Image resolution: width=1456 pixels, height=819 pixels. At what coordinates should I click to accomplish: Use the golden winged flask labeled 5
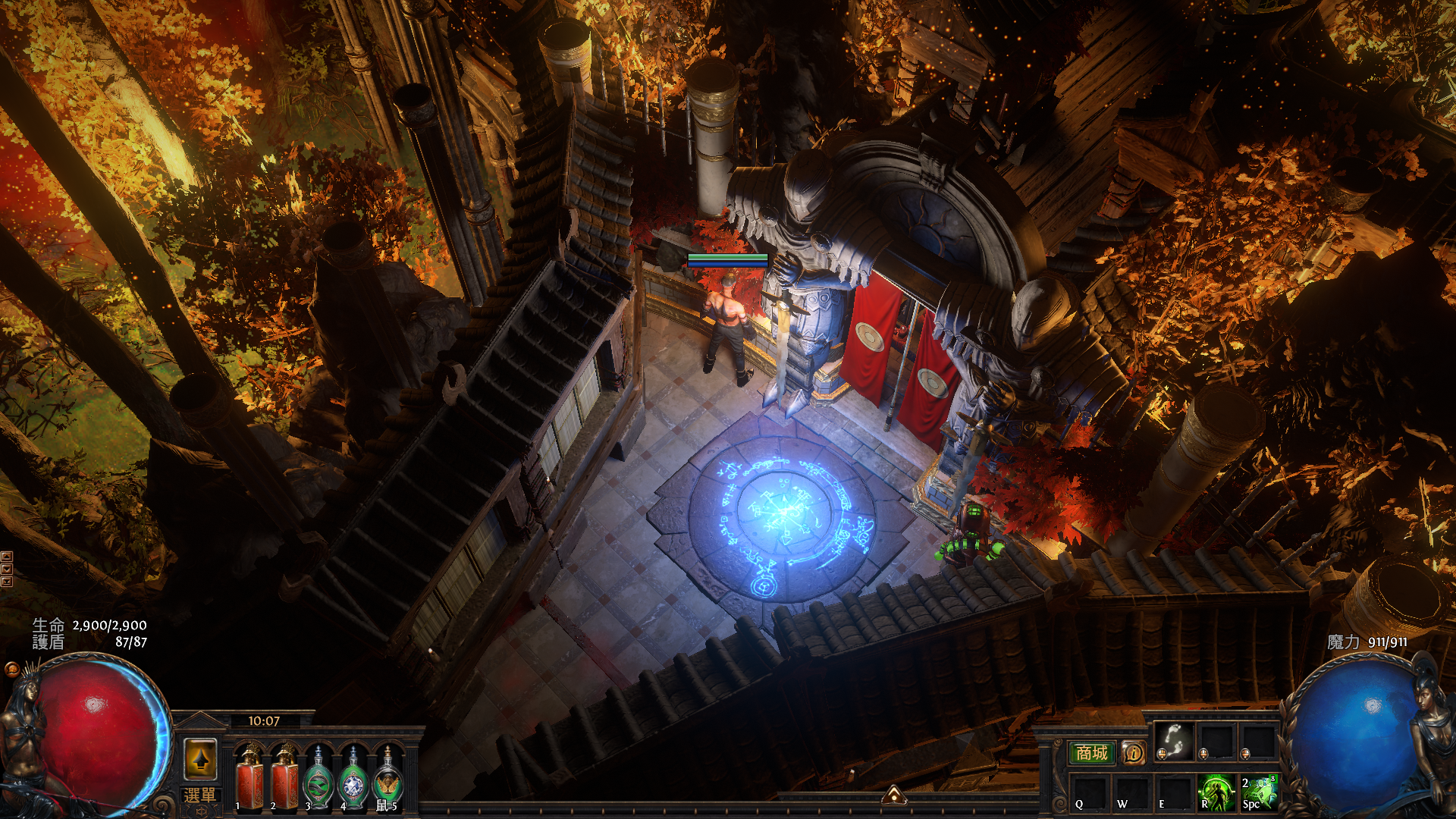click(x=388, y=779)
